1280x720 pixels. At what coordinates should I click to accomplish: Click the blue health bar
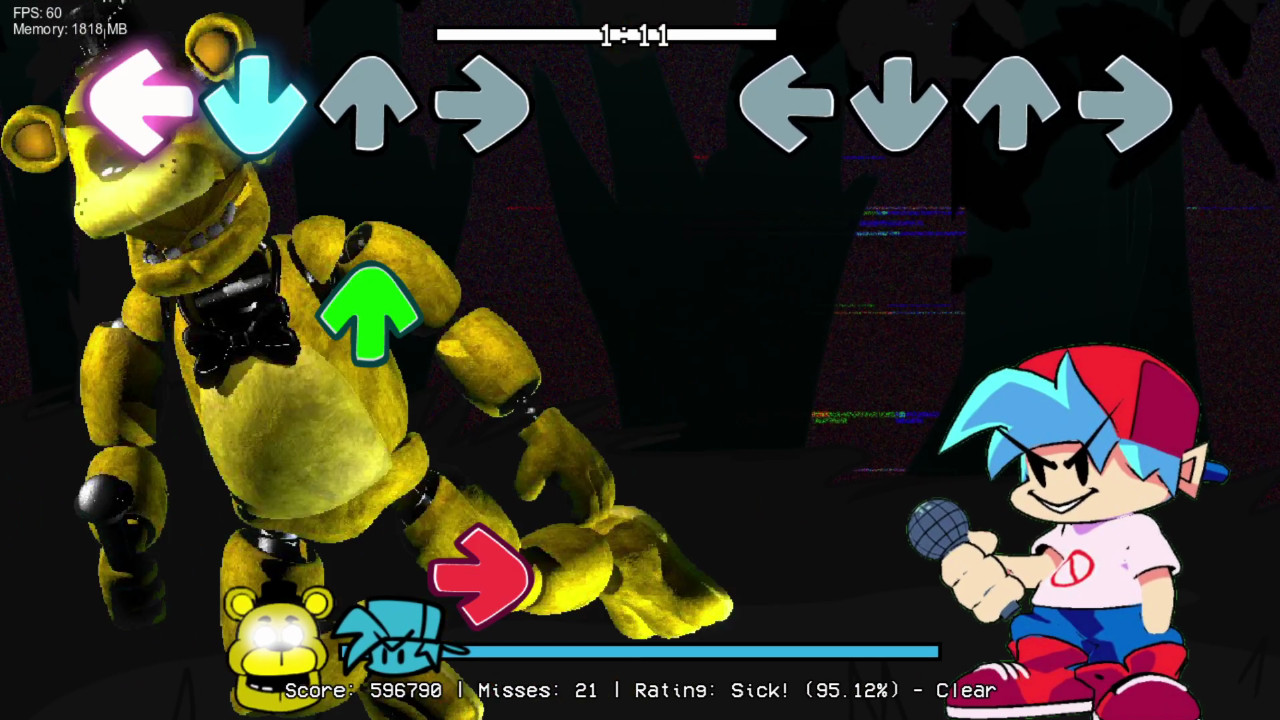tap(700, 652)
